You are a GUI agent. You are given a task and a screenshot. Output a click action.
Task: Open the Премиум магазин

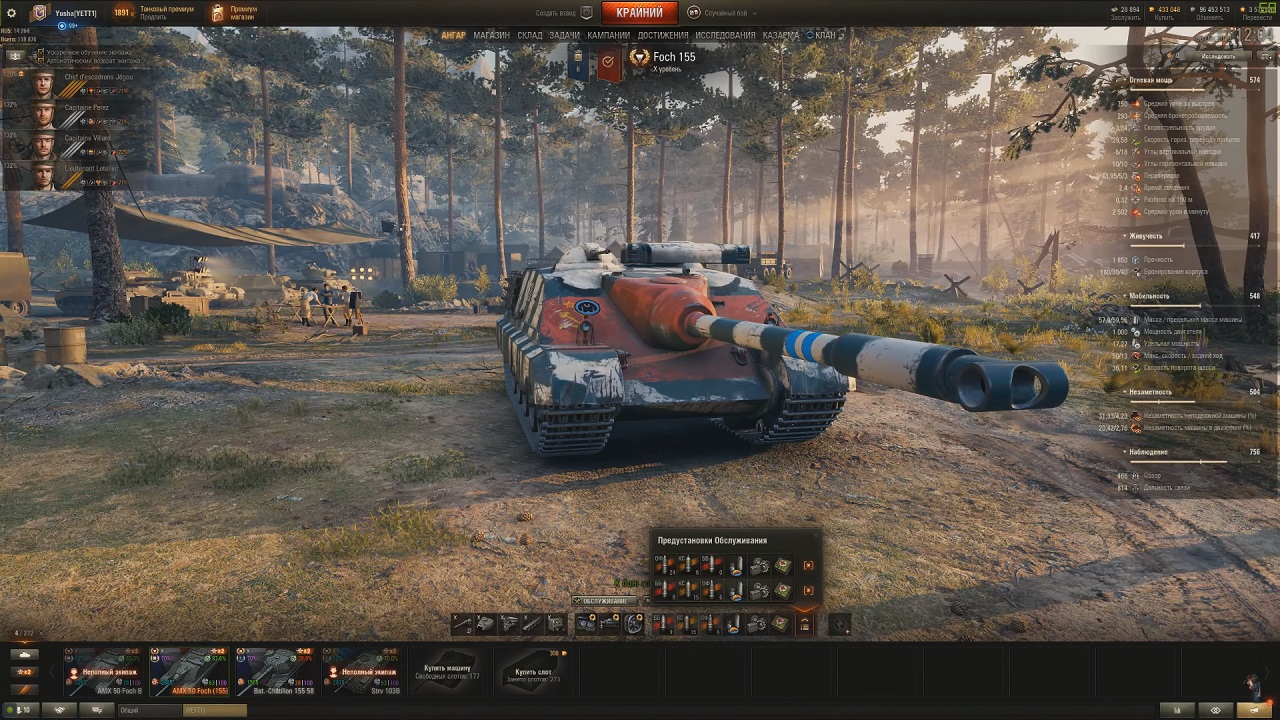point(234,13)
